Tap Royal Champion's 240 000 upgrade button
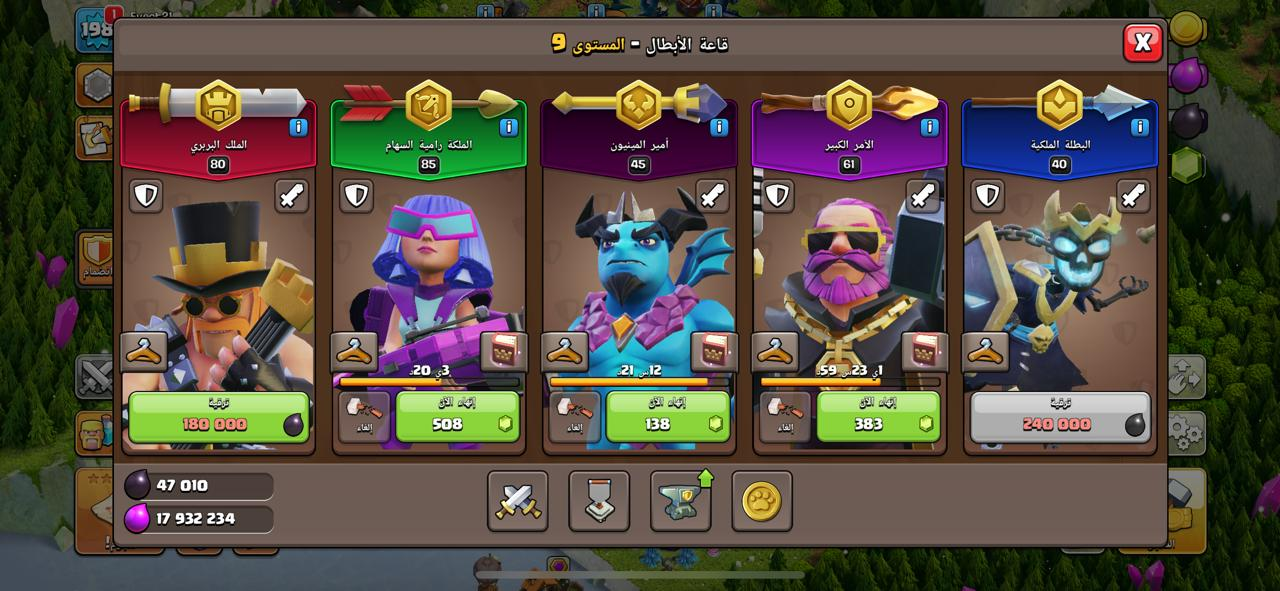This screenshot has height=591, width=1280. (x=1060, y=416)
